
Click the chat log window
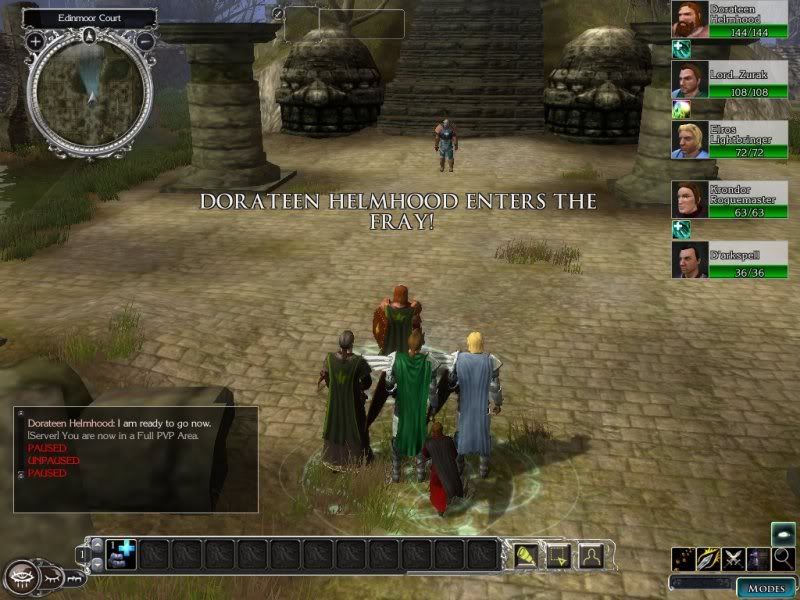[x=135, y=458]
